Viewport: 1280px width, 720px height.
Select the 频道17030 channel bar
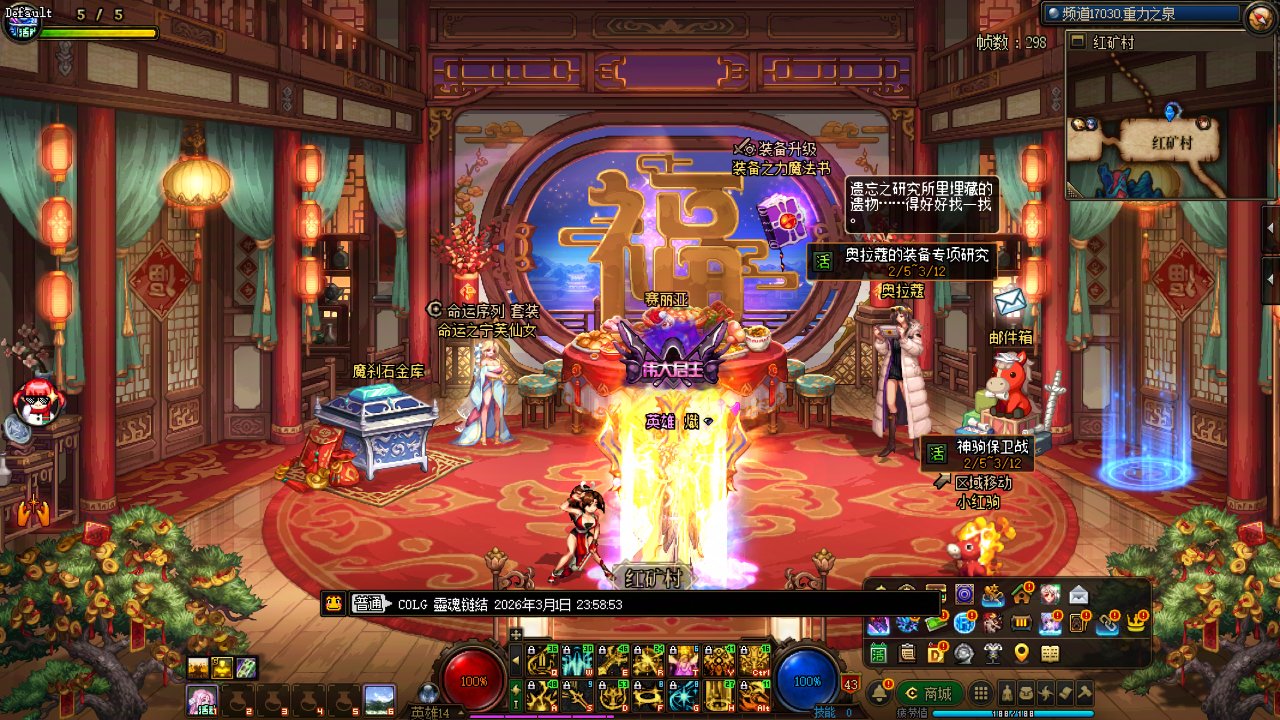coord(1142,14)
